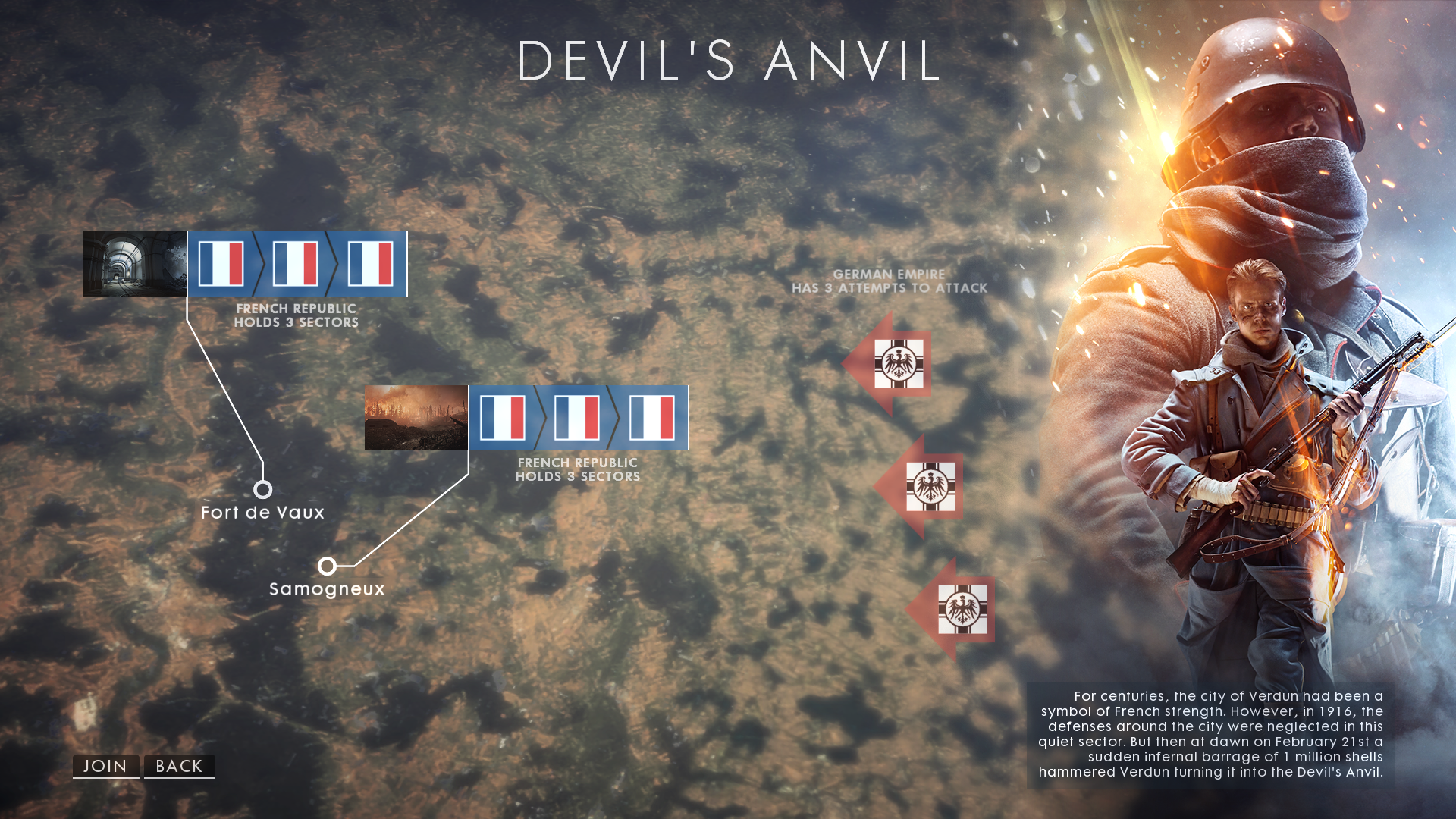
Task: Click the third French flag in the top sector bar
Action: pos(369,265)
